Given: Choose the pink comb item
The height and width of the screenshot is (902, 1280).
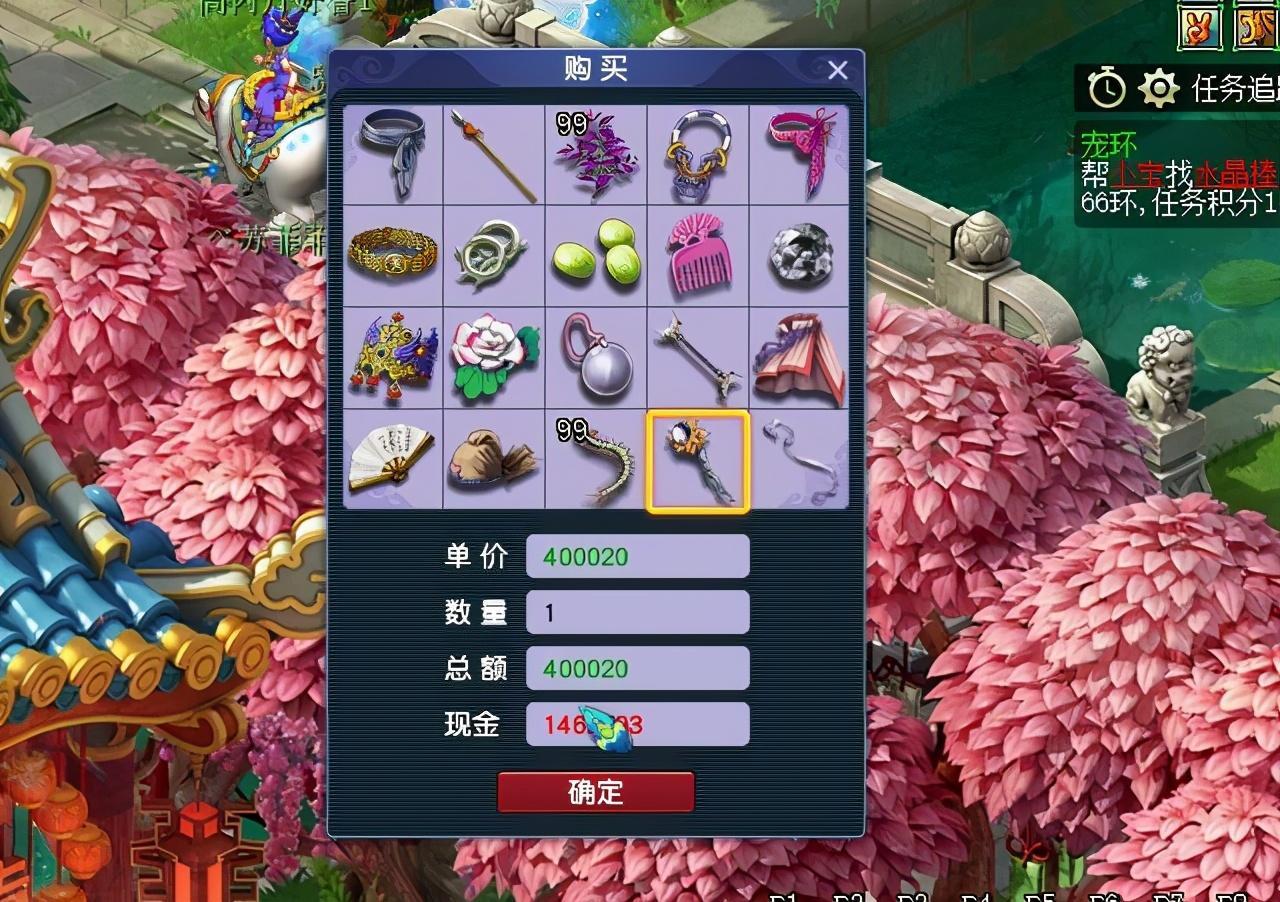Looking at the screenshot, I should coord(698,256).
